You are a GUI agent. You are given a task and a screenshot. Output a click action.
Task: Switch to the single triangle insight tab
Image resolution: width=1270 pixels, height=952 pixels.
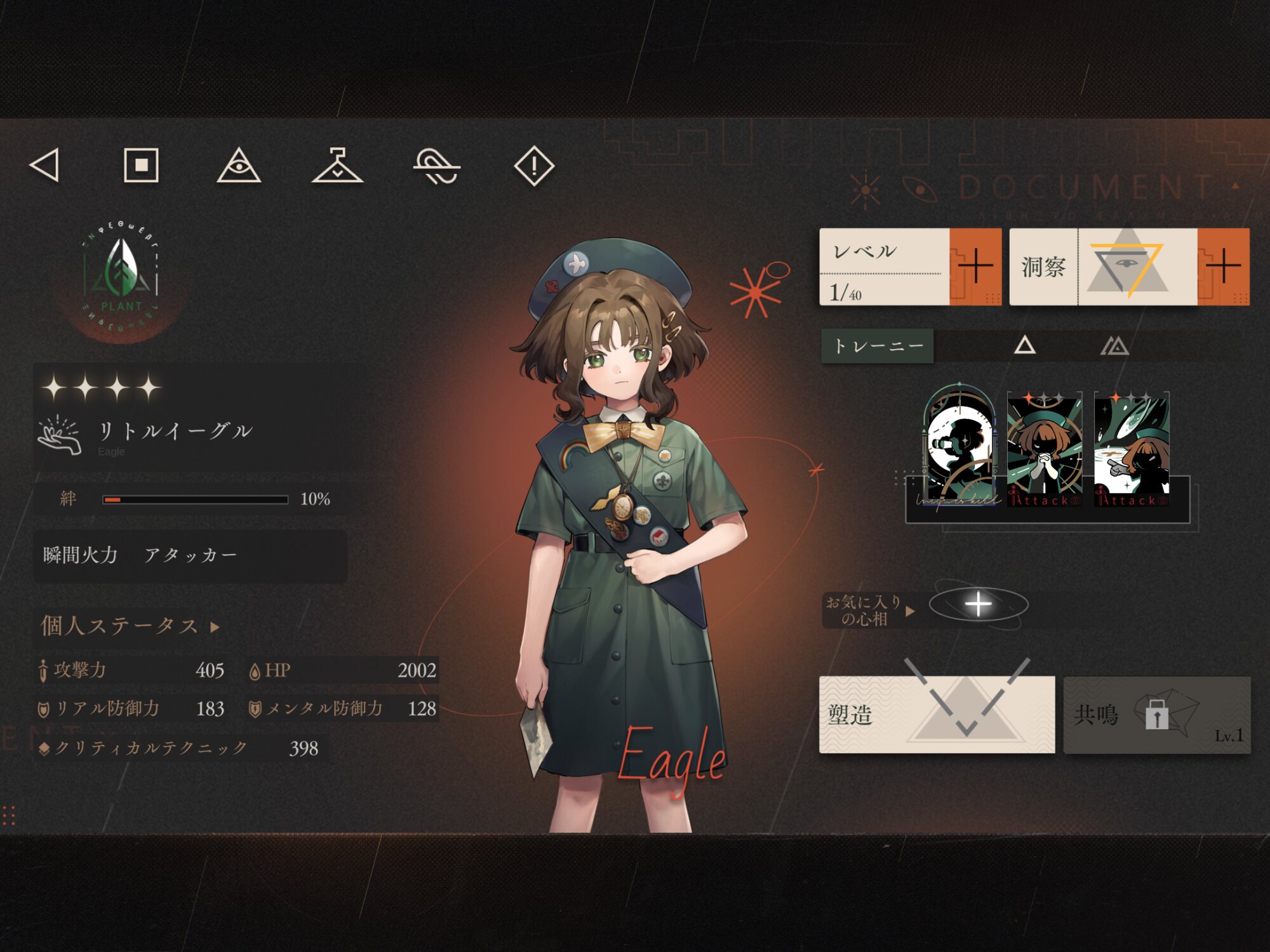point(1024,346)
